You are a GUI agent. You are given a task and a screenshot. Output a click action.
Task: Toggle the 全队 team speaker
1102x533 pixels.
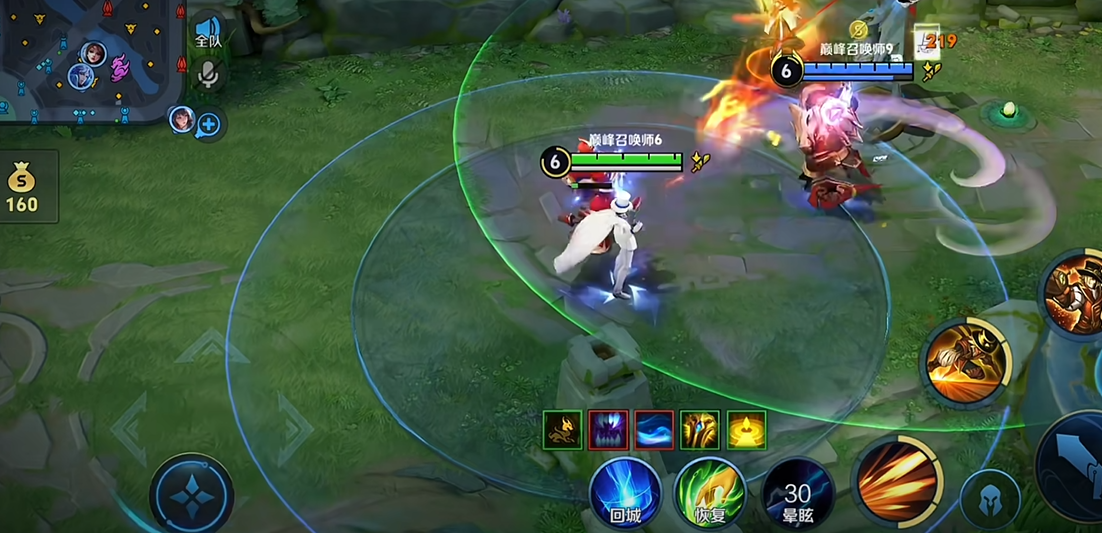208,31
